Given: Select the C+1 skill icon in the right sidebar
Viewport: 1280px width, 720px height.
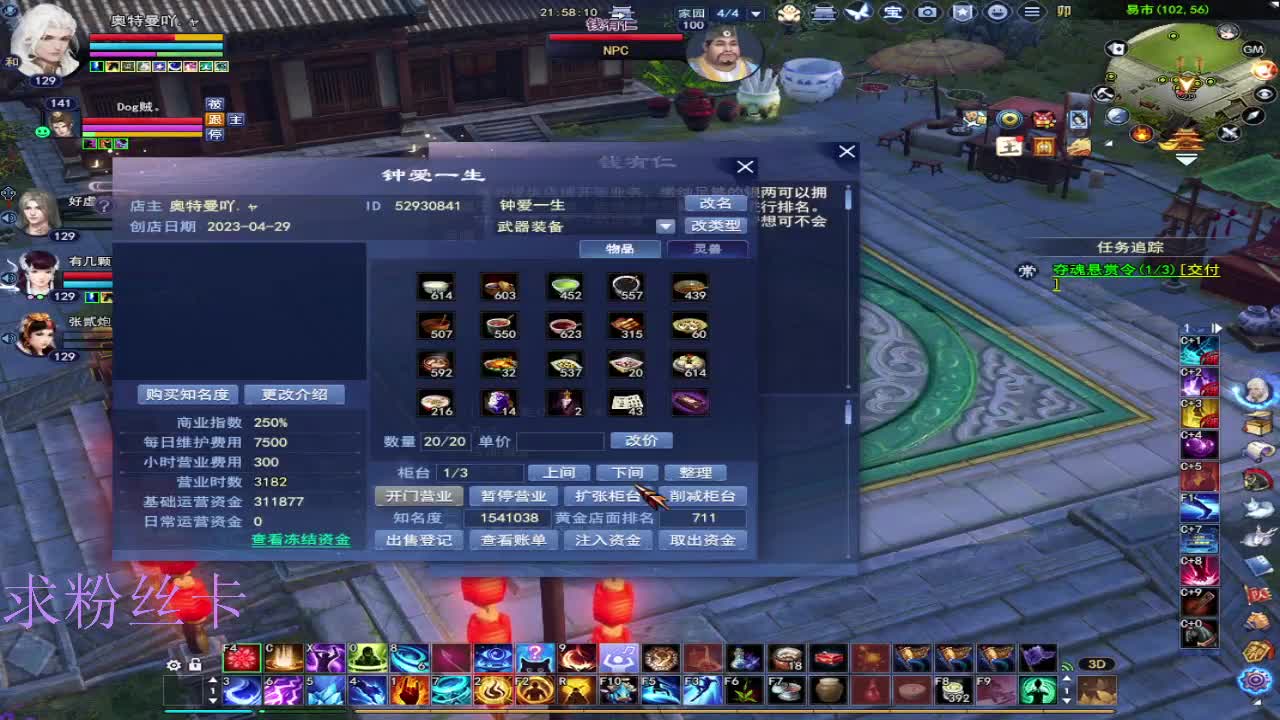Looking at the screenshot, I should (1198, 352).
